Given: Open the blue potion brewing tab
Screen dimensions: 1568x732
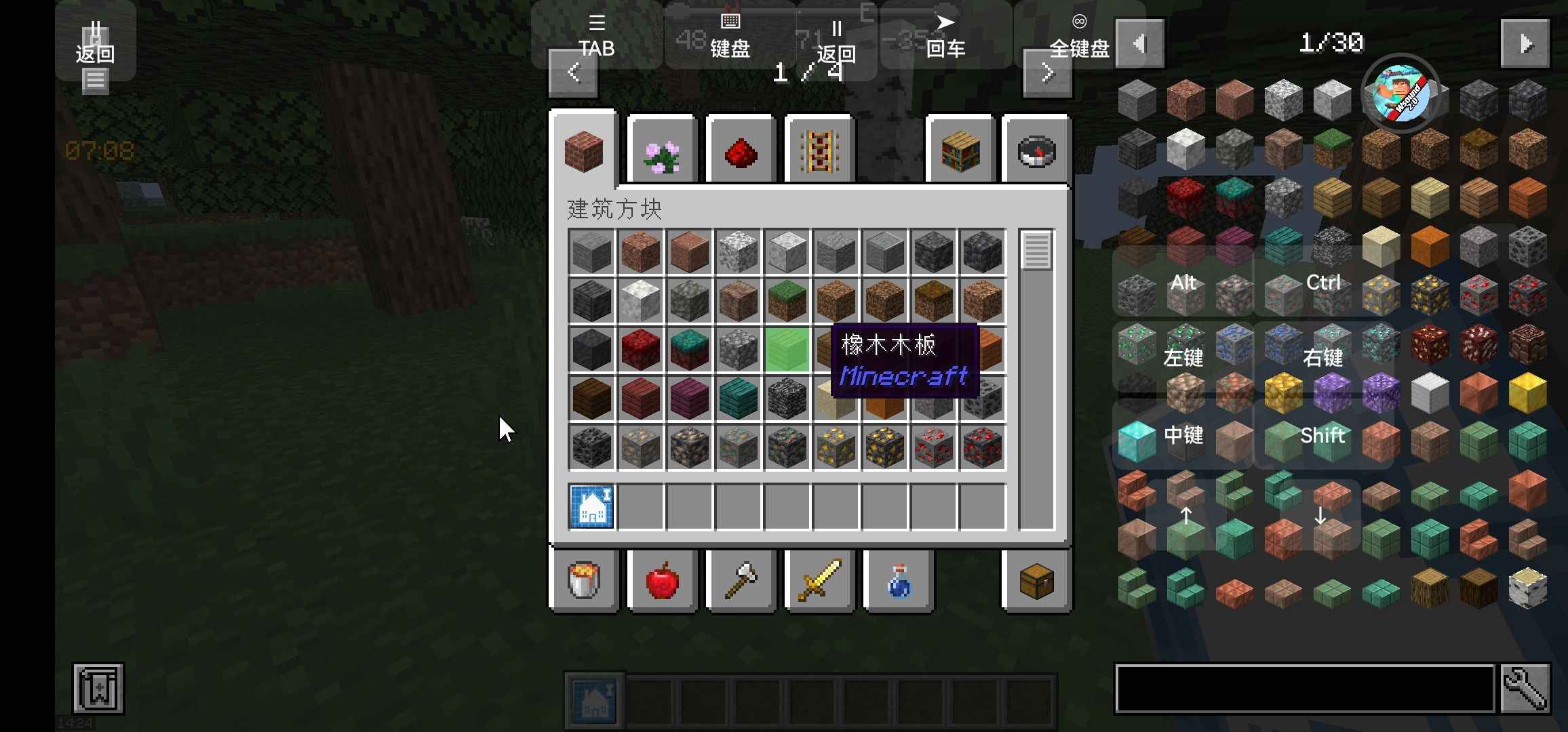Looking at the screenshot, I should click(x=899, y=581).
